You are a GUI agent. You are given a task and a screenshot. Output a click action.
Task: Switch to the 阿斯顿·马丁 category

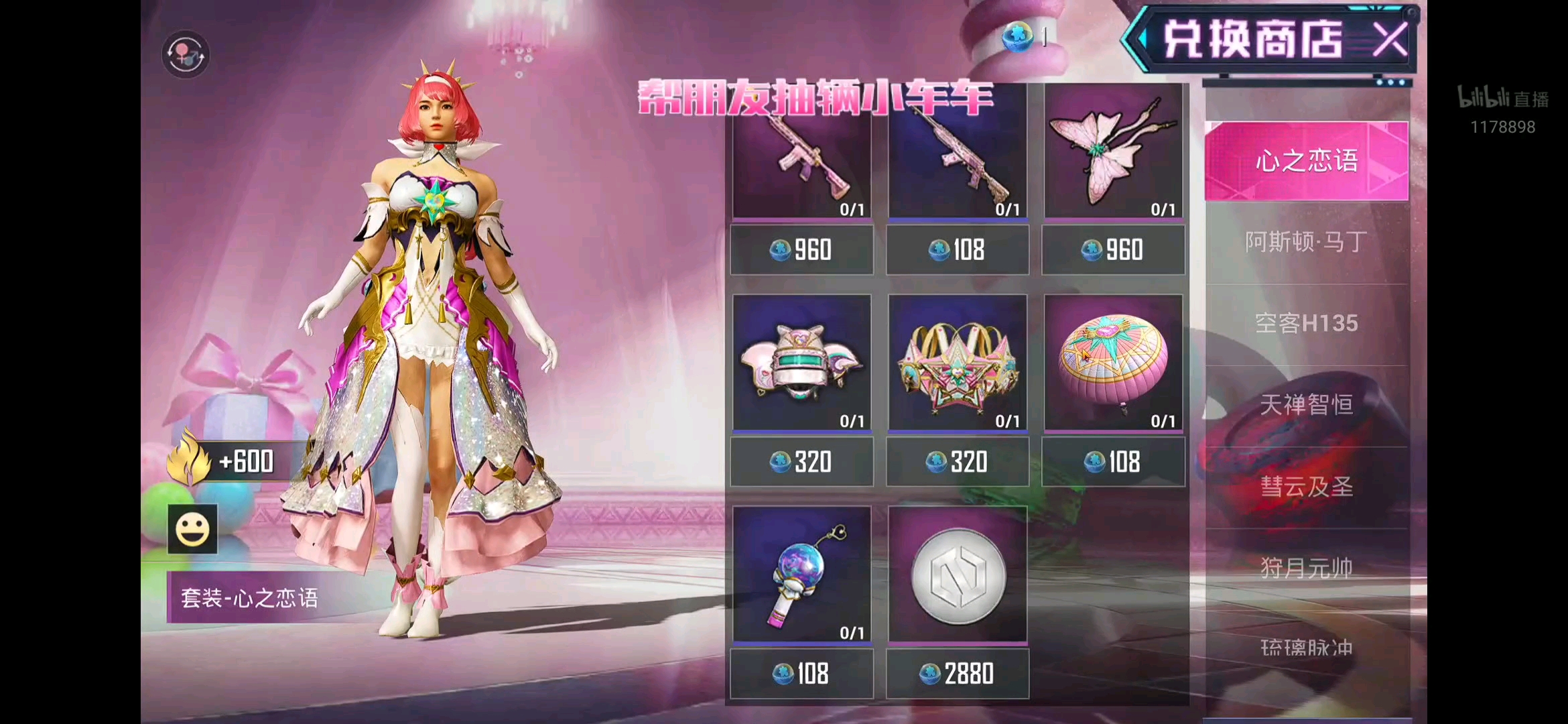(x=1306, y=242)
